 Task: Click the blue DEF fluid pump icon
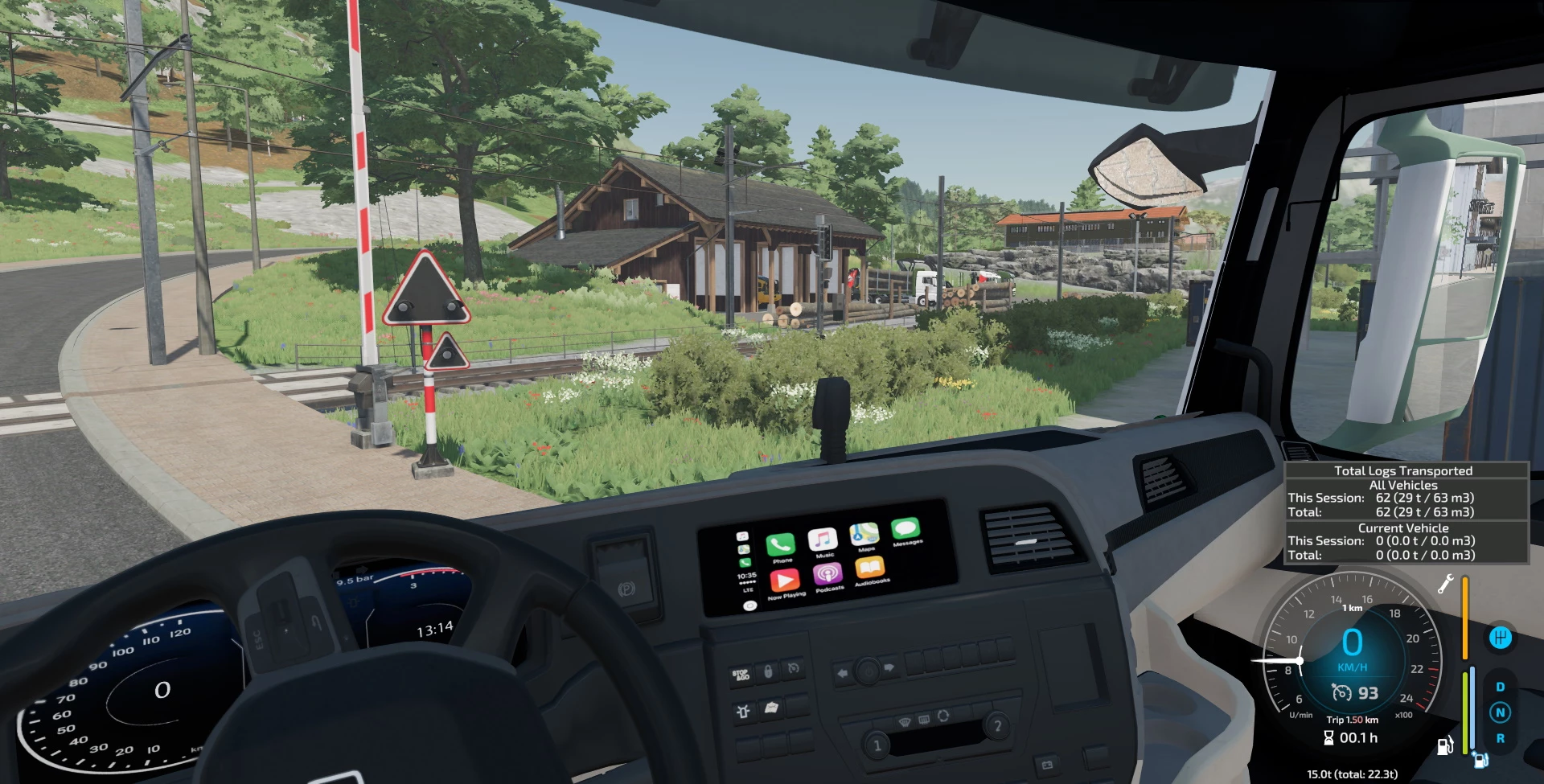(1480, 759)
